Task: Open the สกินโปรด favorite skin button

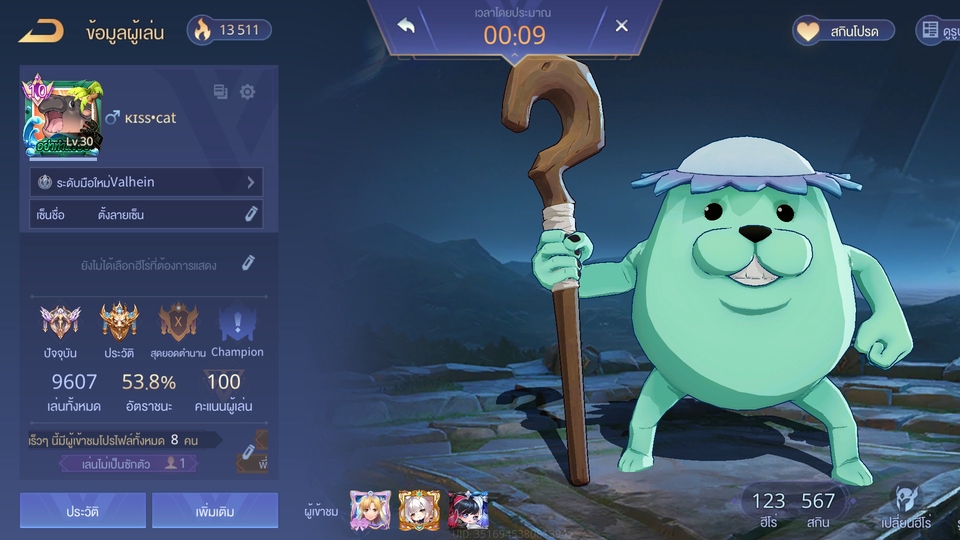Action: 844,31
